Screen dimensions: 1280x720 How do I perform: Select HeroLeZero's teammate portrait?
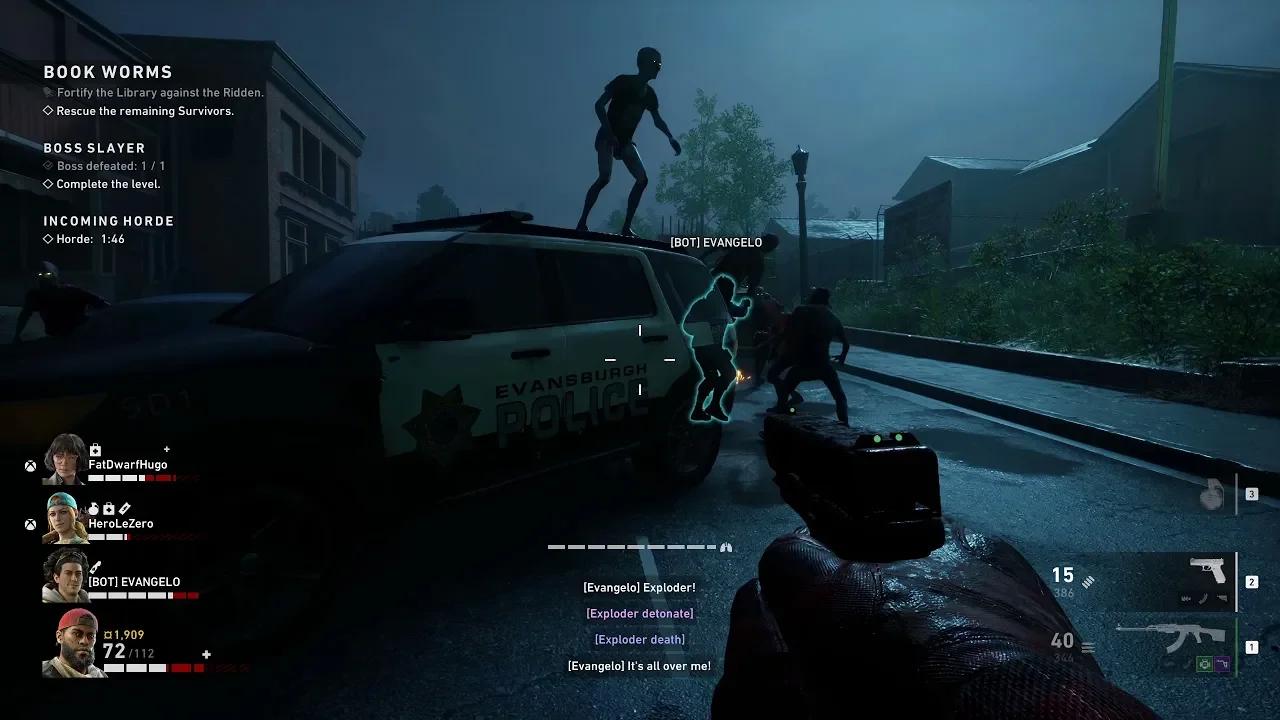(64, 518)
